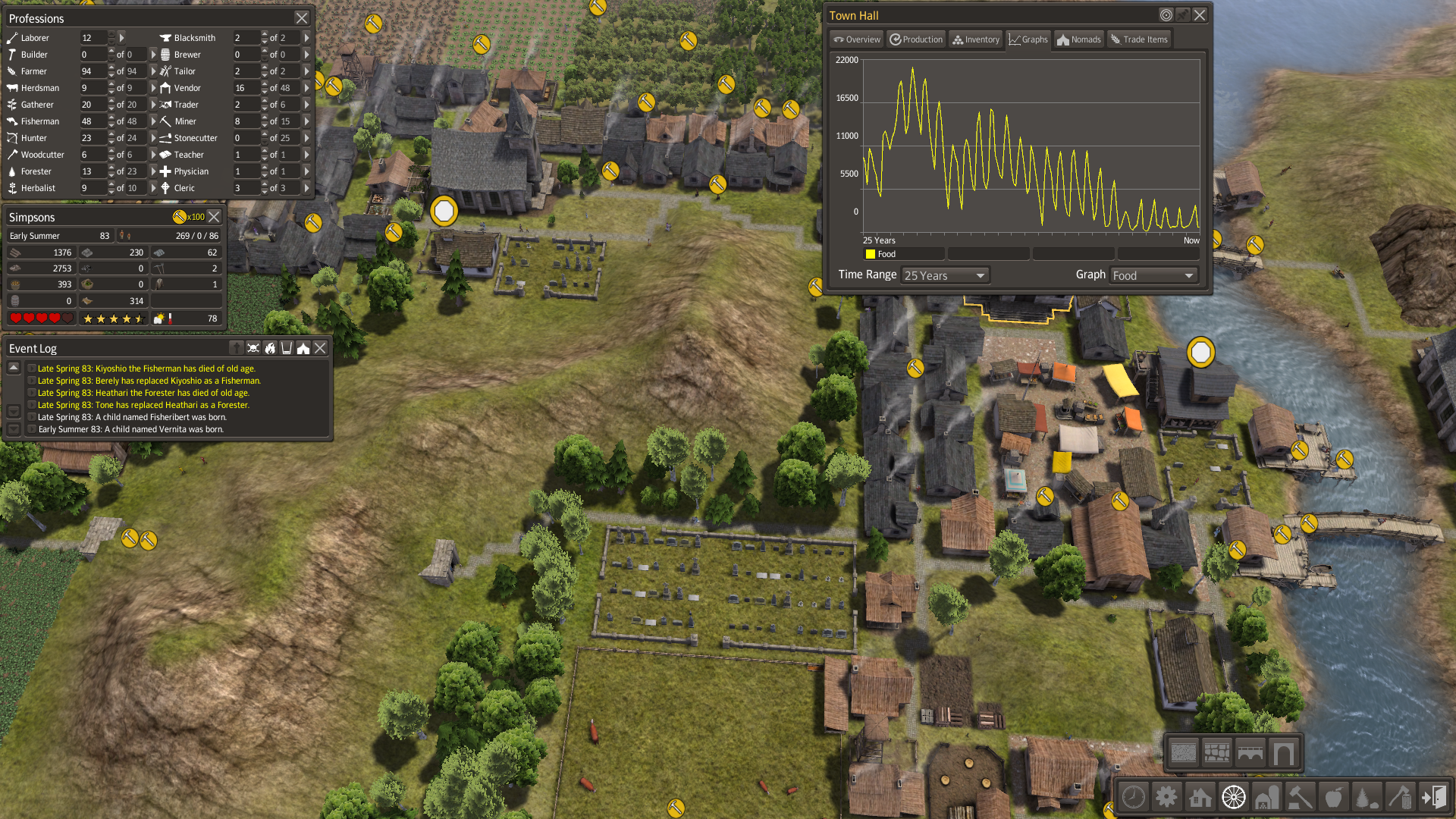Close the Professions panel
Viewport: 1456px width, 819px height.
(302, 18)
